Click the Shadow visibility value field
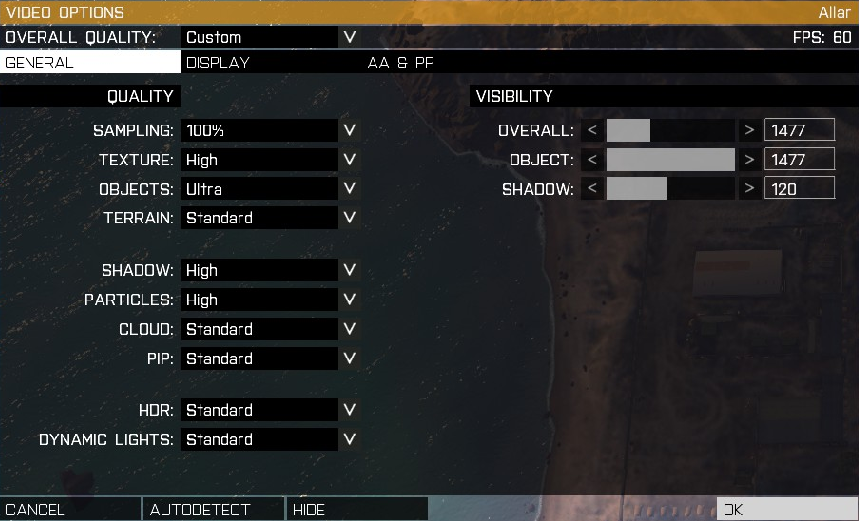This screenshot has height=521, width=859. click(x=798, y=189)
